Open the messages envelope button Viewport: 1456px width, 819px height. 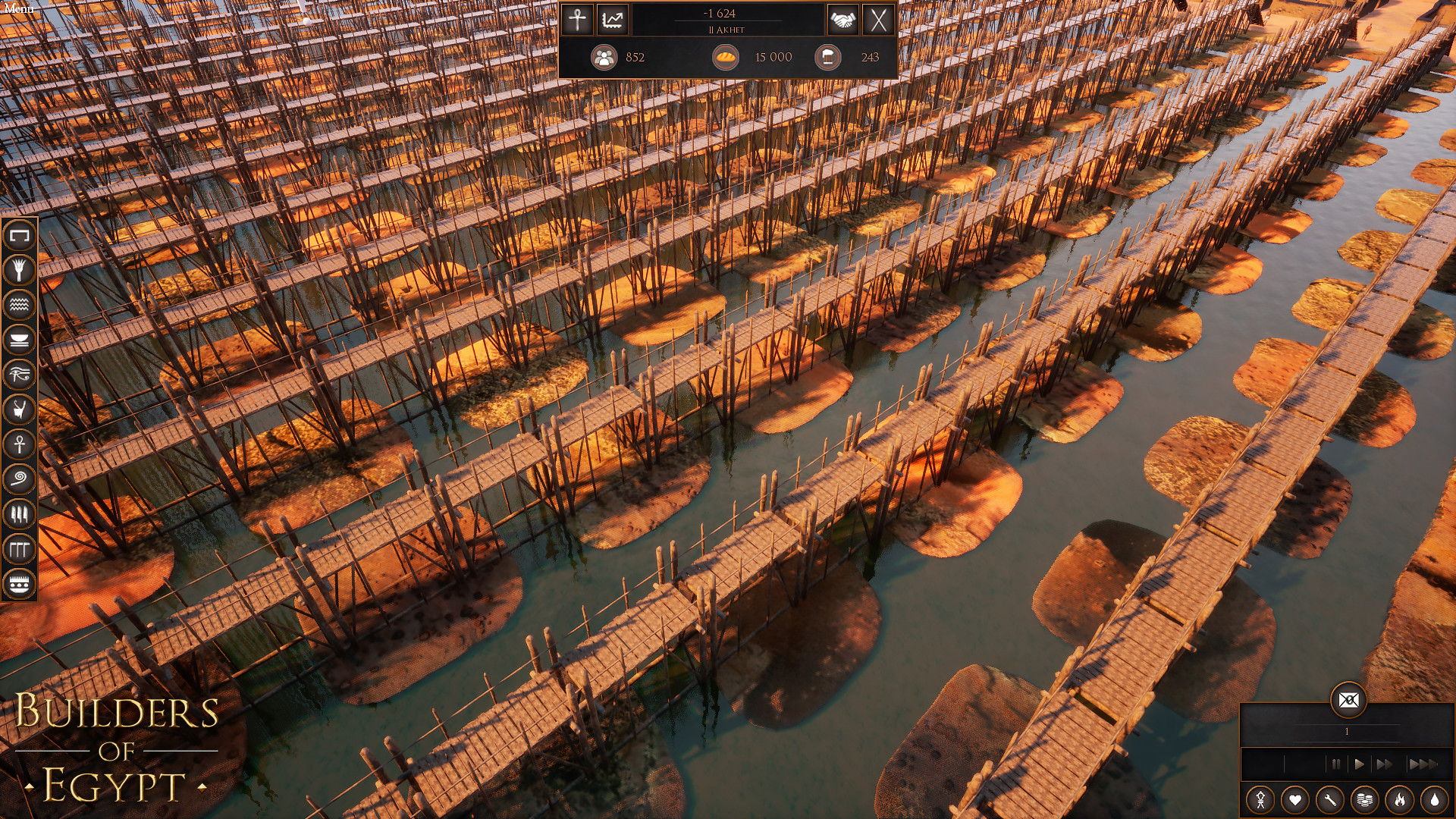[1348, 700]
